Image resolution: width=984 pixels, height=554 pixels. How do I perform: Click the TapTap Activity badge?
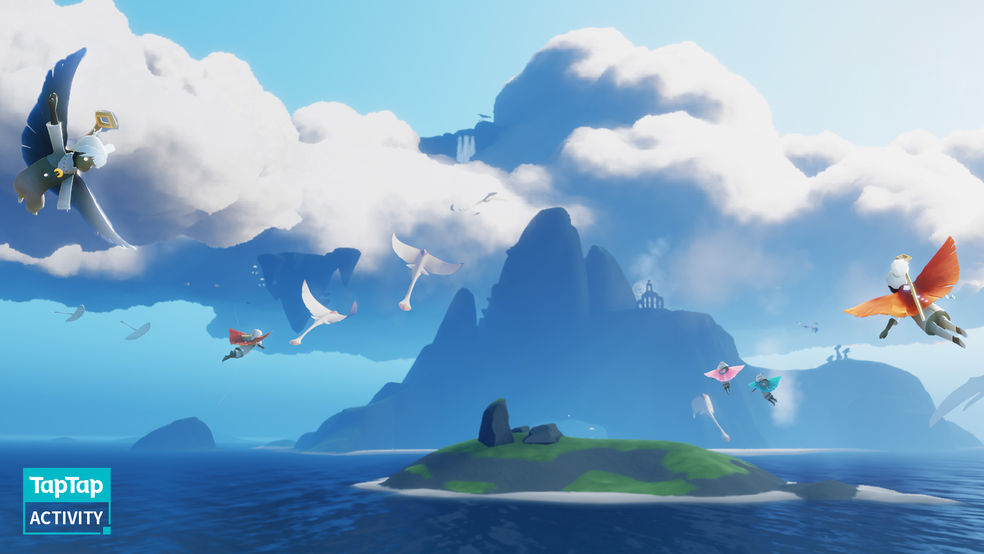pos(67,501)
